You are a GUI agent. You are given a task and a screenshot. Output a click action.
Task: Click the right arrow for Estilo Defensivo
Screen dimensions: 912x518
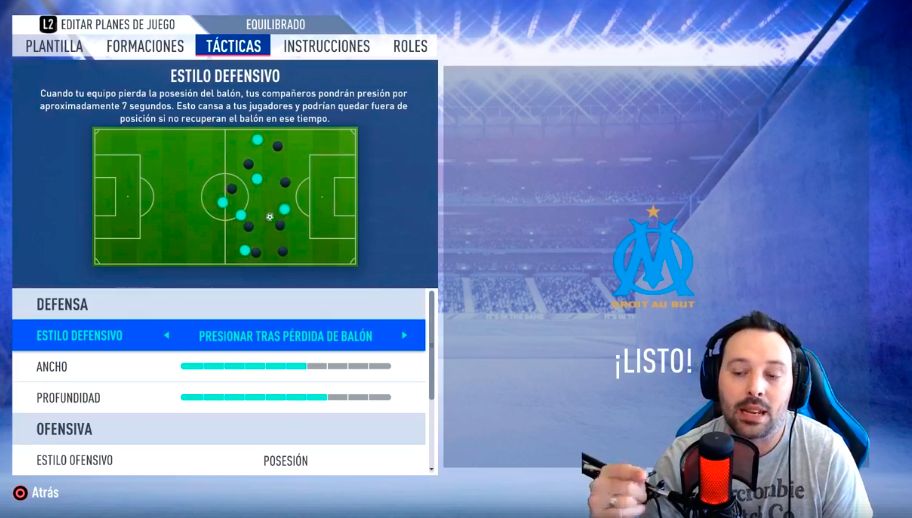click(404, 336)
